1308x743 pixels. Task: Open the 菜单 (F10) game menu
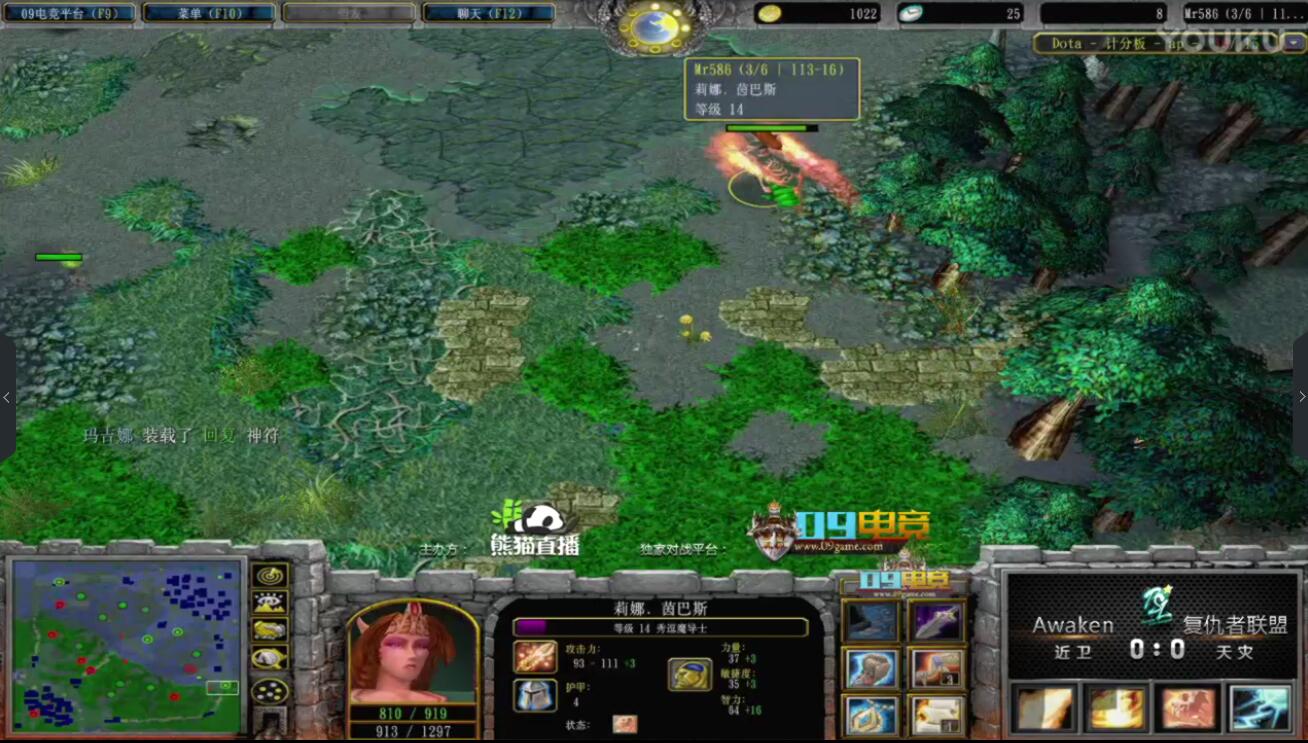click(210, 14)
